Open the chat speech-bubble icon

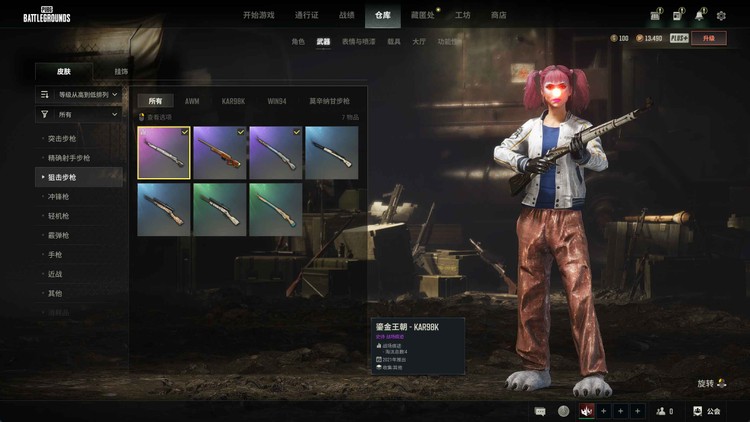click(x=540, y=411)
